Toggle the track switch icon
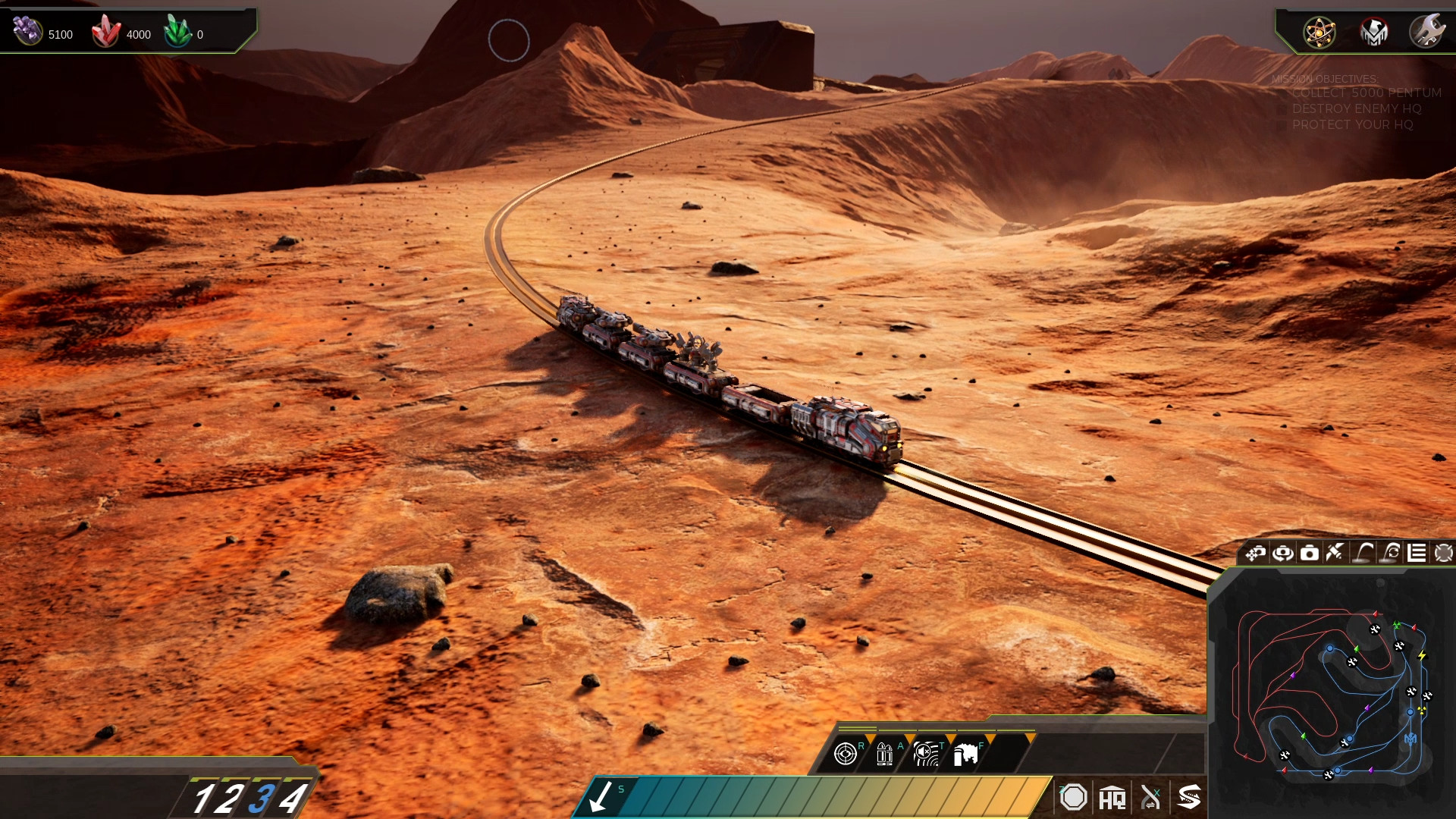 pos(1150,798)
